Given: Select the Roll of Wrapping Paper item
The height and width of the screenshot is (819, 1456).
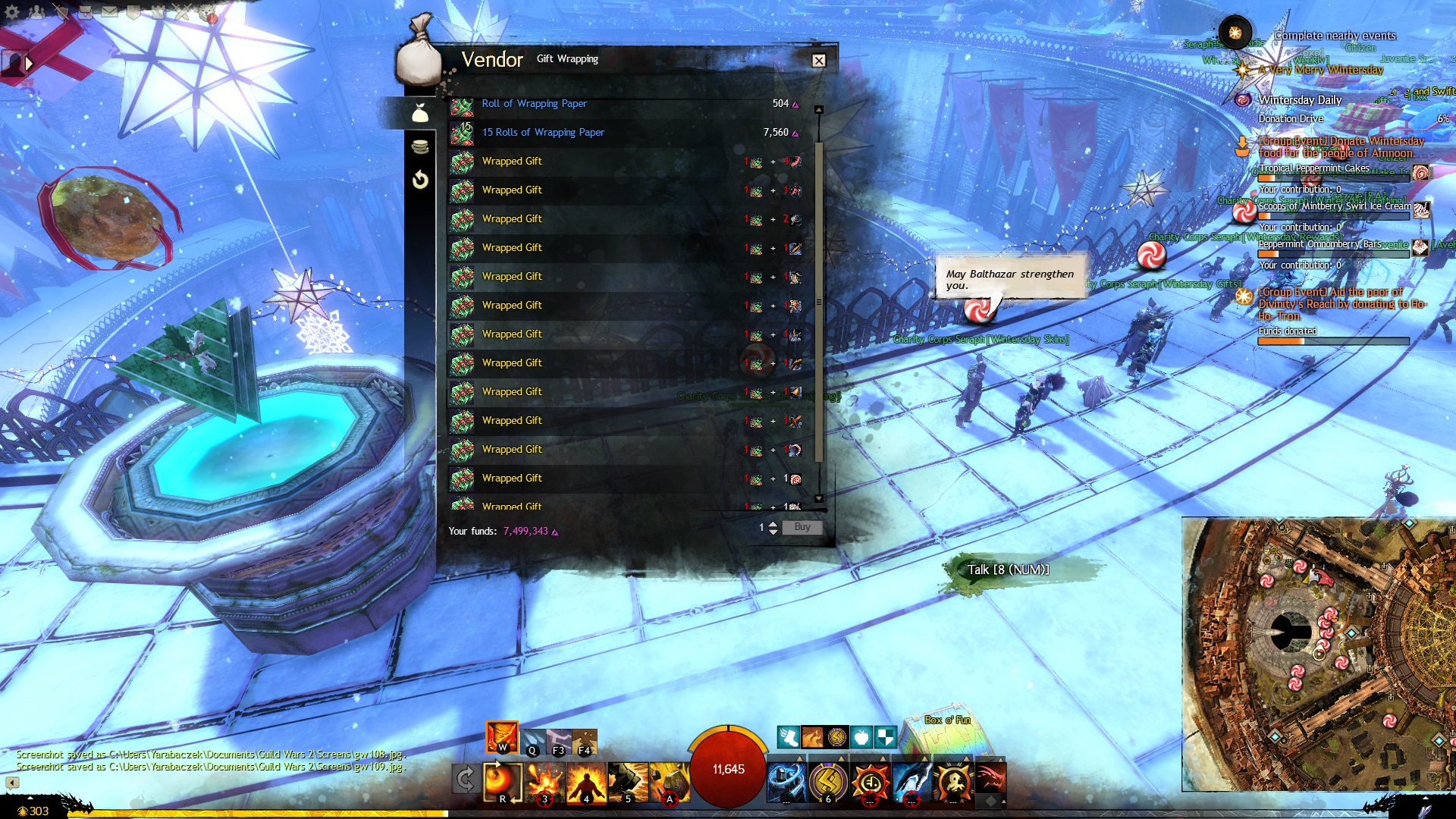Looking at the screenshot, I should tap(534, 104).
